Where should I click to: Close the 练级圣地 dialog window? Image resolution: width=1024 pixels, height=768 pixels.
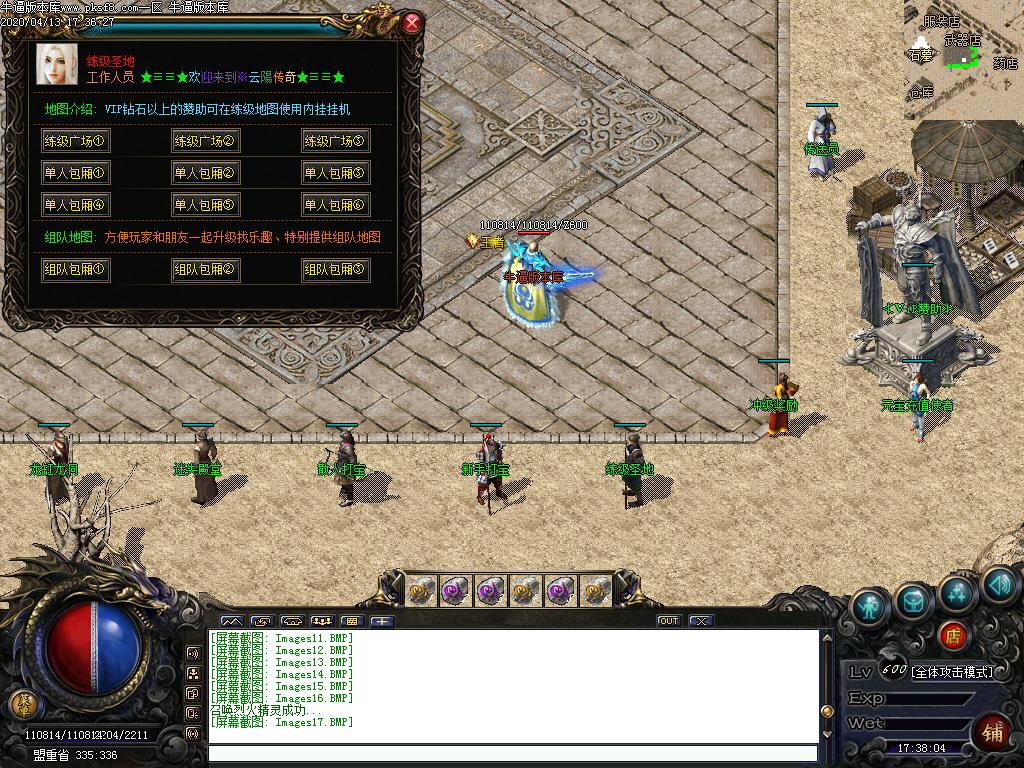tap(412, 23)
